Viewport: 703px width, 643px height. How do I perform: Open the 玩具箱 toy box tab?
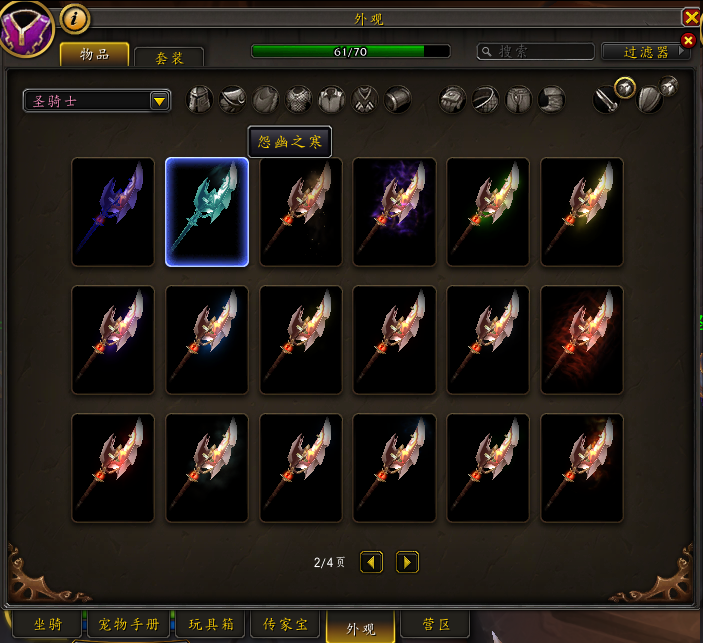pyautogui.click(x=212, y=625)
